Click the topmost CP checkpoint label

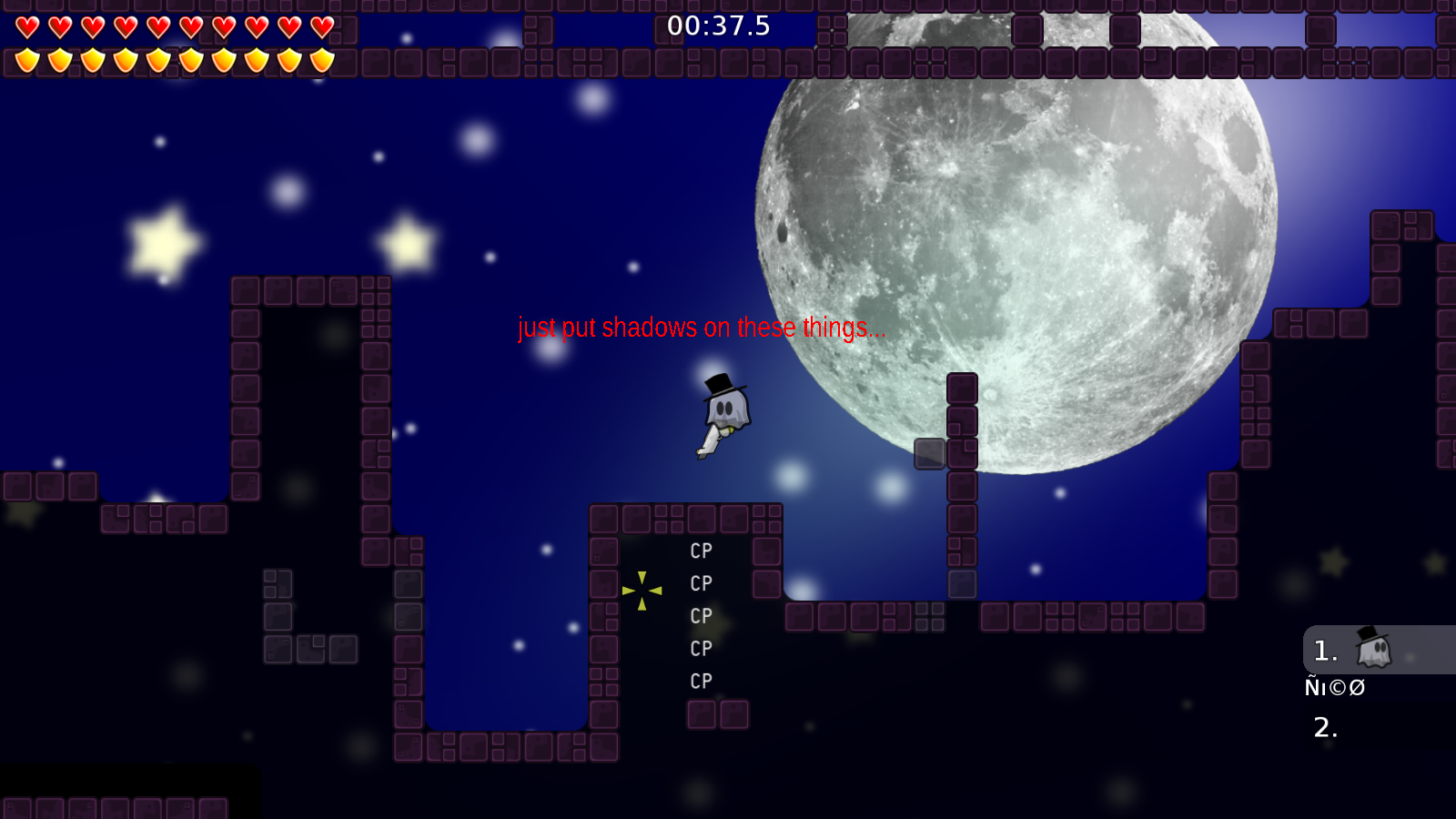(x=701, y=551)
